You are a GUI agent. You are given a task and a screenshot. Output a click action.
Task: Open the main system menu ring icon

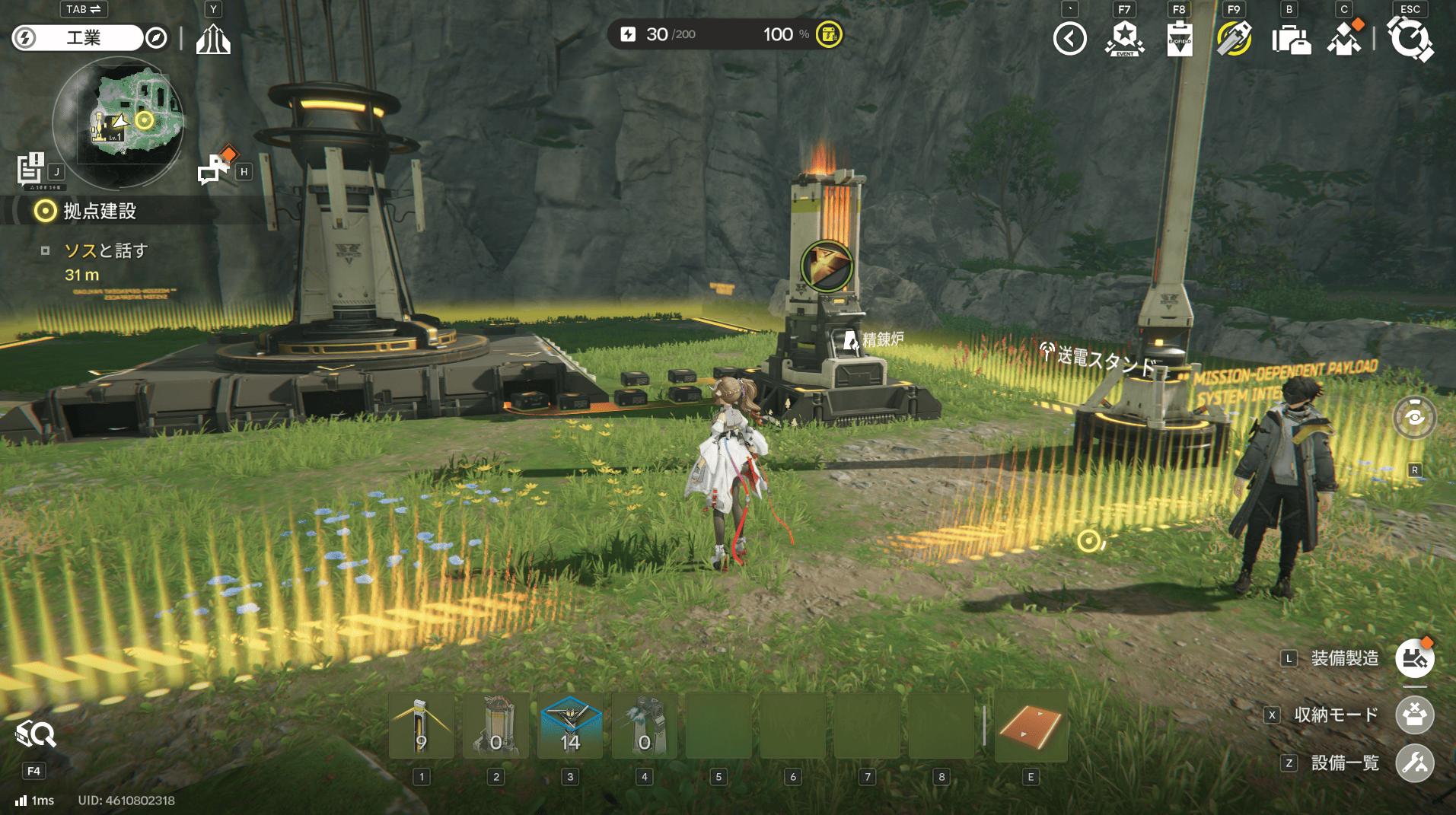(1410, 38)
